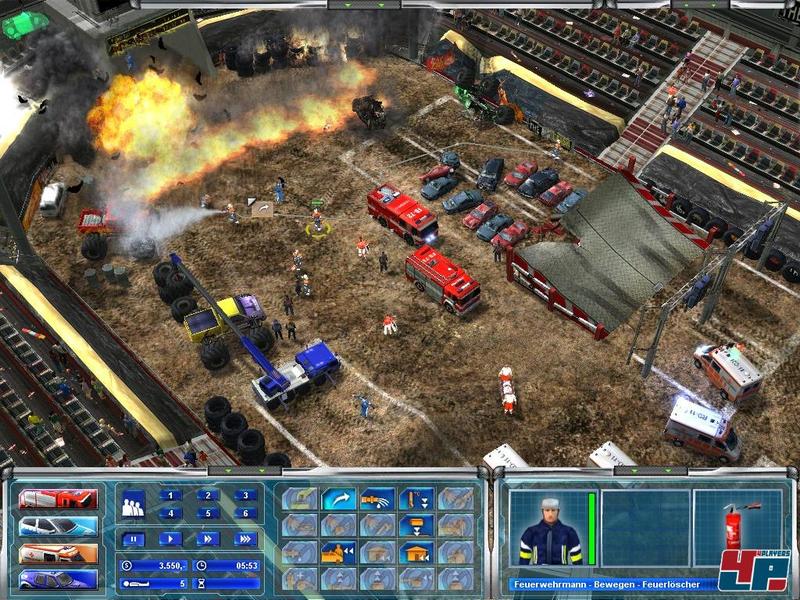800x600 pixels.
Task: Select unit group number 5
Action: 208,514
